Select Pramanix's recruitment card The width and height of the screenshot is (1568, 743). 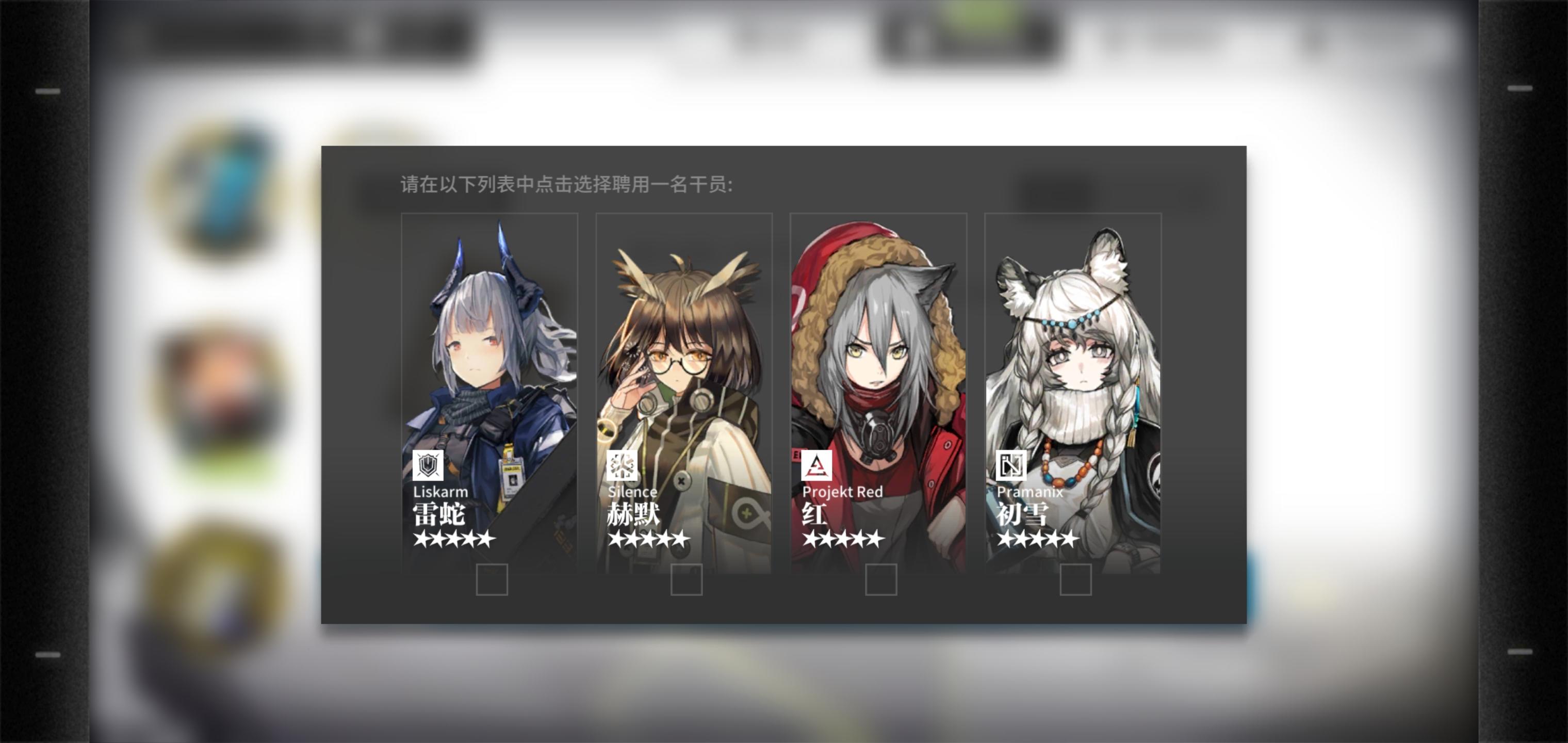point(1073,341)
